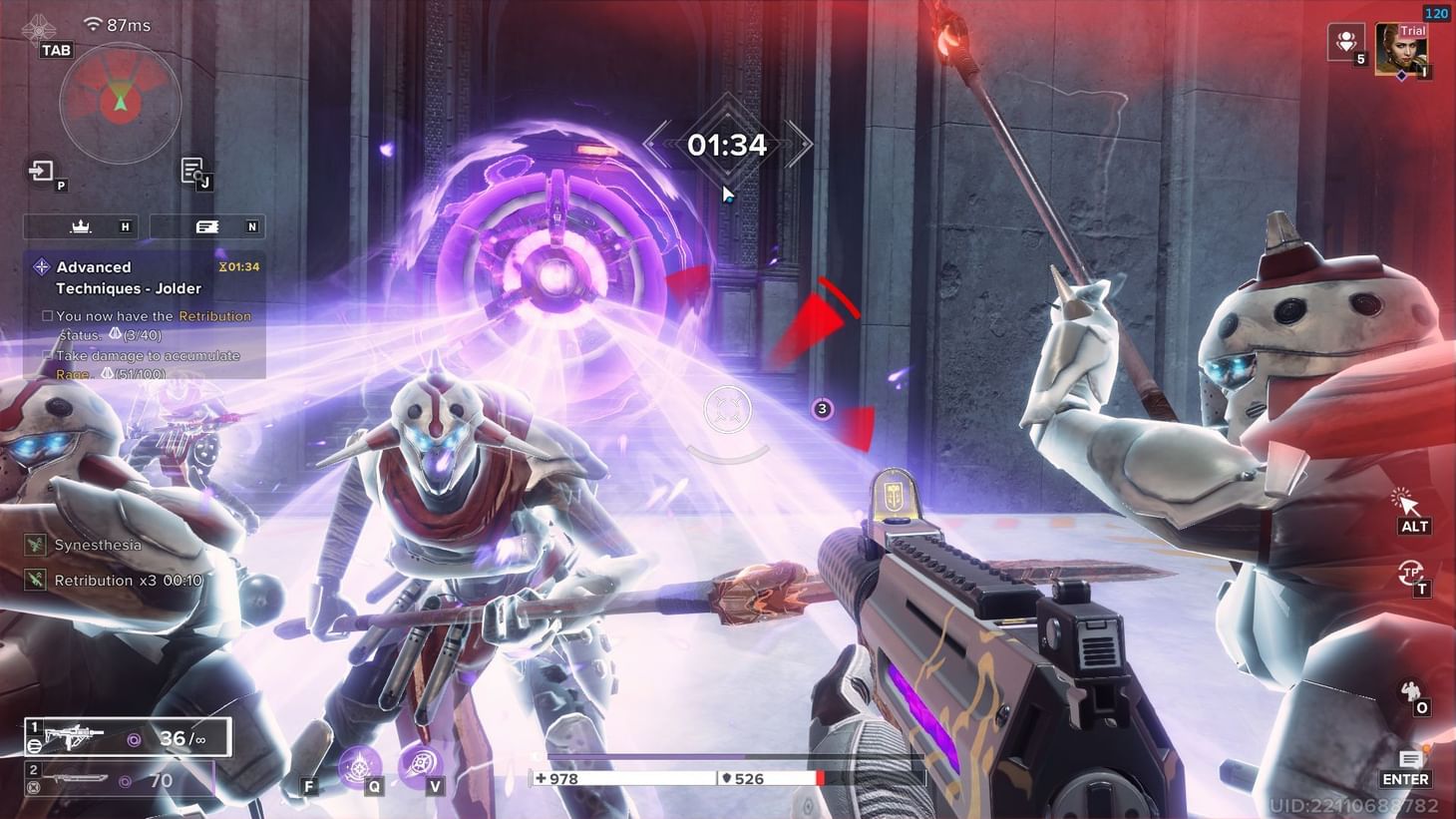Open the match timer showing 01:34
The image size is (1456, 819).
point(728,146)
